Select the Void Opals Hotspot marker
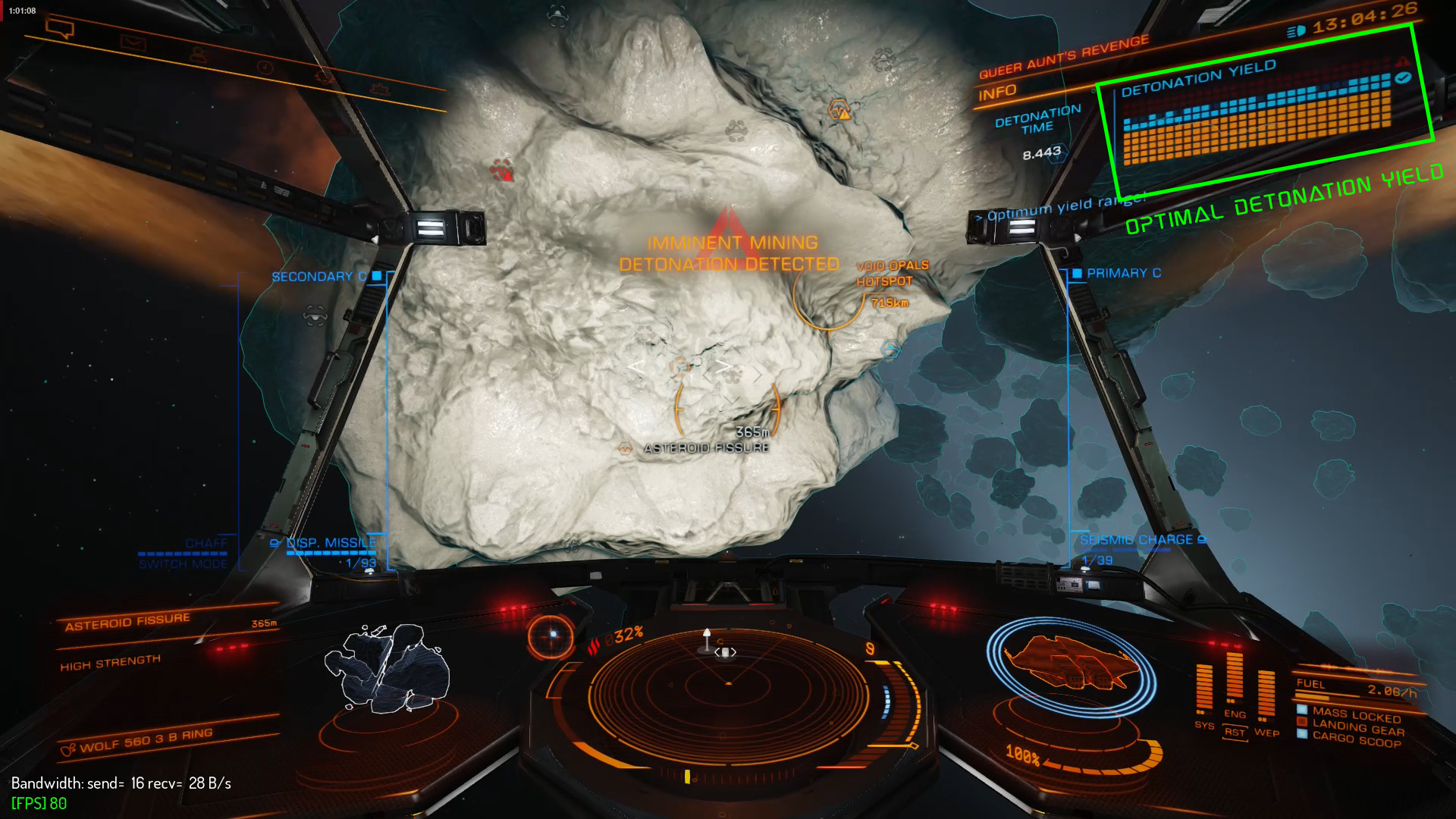The image size is (1456, 819). (x=892, y=274)
